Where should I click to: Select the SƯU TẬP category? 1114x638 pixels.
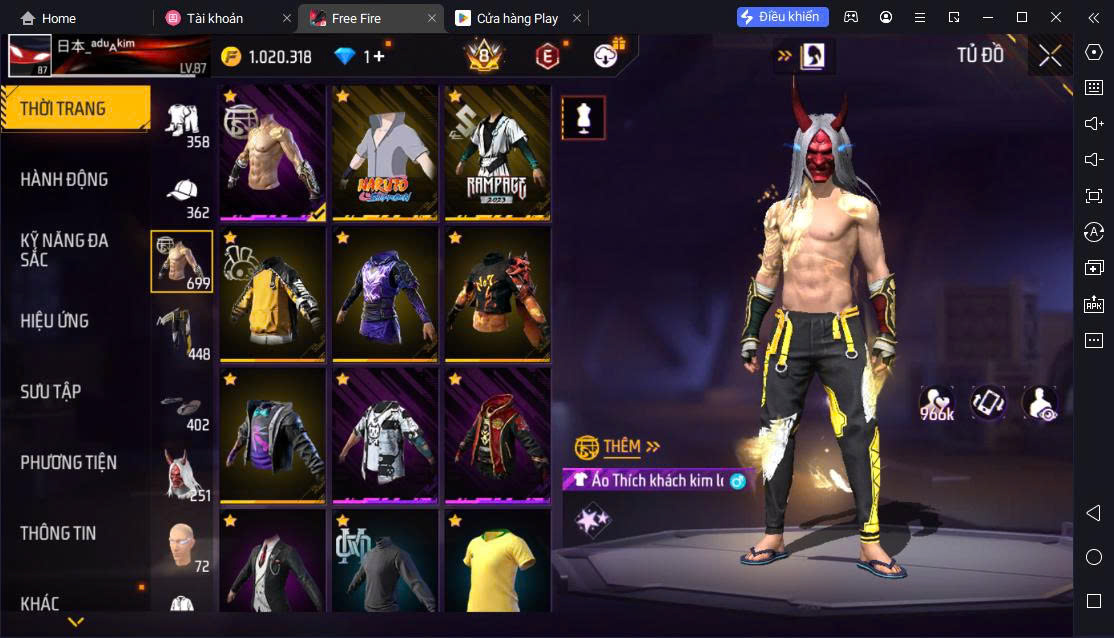tap(51, 391)
